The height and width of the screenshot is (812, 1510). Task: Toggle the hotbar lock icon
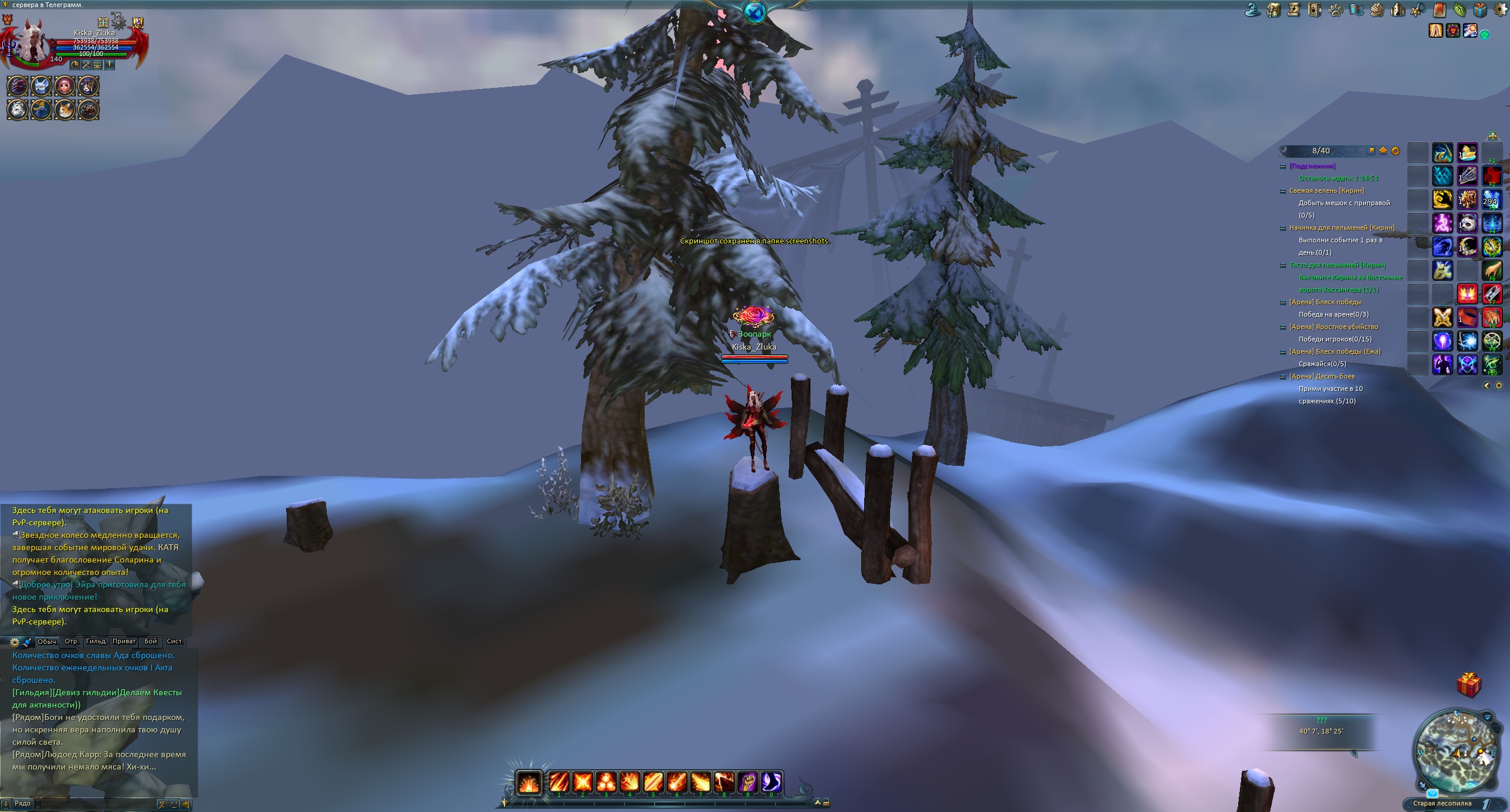826,803
